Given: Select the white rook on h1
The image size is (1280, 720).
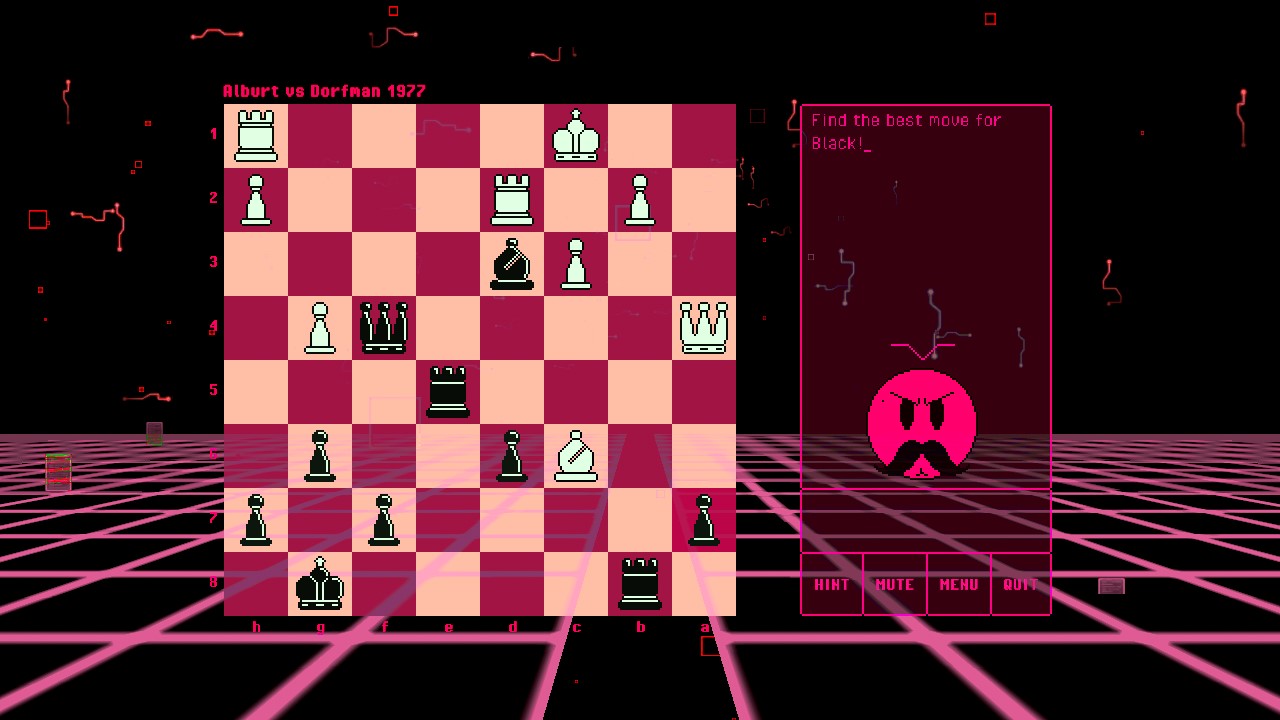Looking at the screenshot, I should pos(256,133).
